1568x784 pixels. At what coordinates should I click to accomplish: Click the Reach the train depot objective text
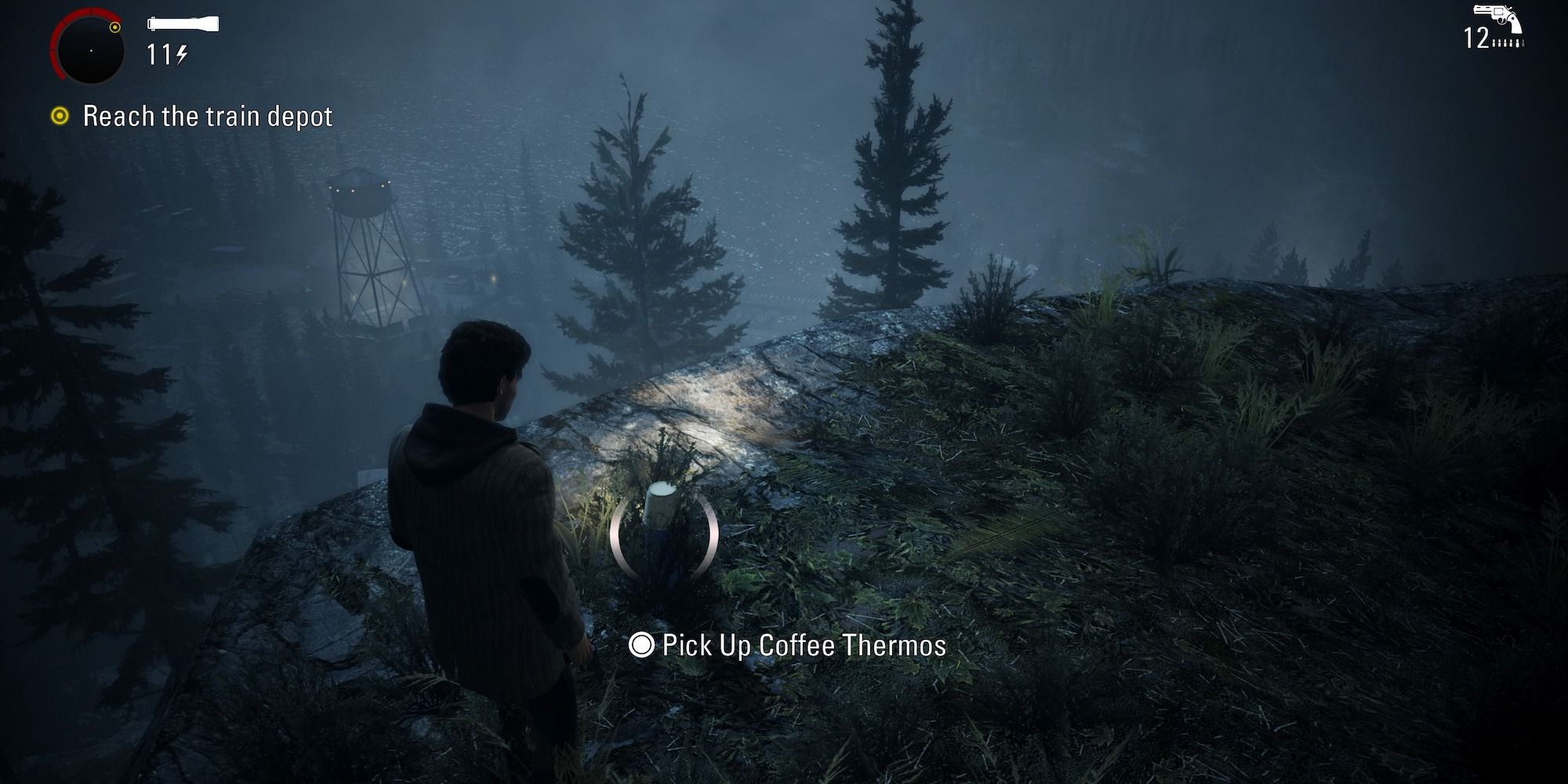[208, 115]
